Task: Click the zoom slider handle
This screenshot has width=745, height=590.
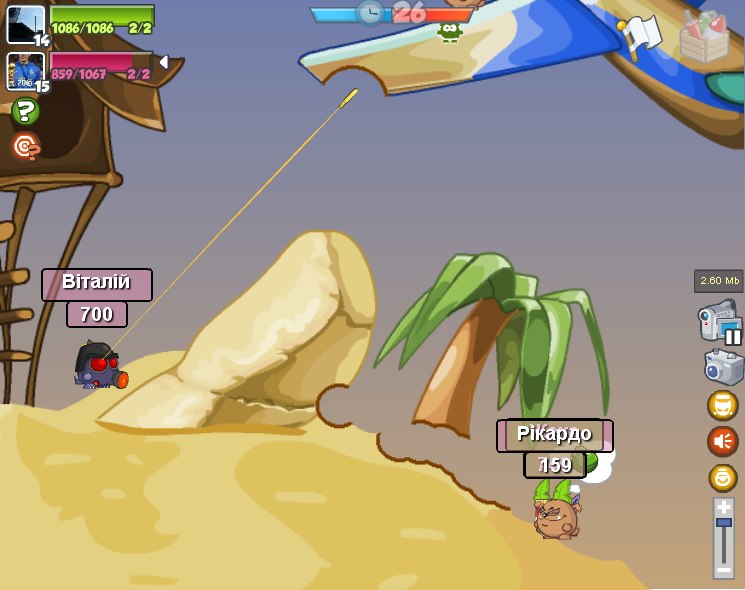Action: tap(723, 523)
